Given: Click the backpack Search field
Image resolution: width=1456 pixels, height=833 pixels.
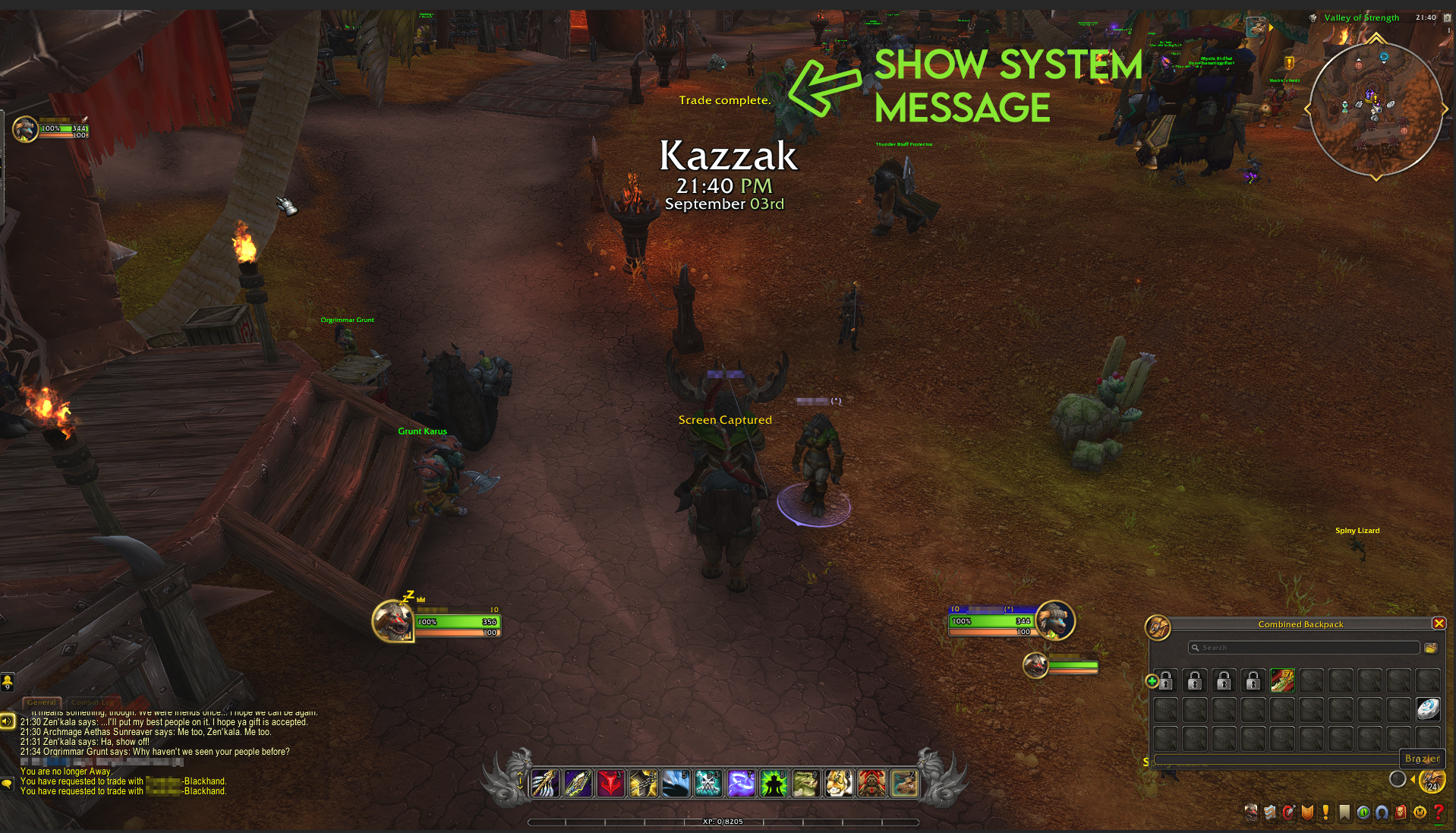Looking at the screenshot, I should 1303,648.
